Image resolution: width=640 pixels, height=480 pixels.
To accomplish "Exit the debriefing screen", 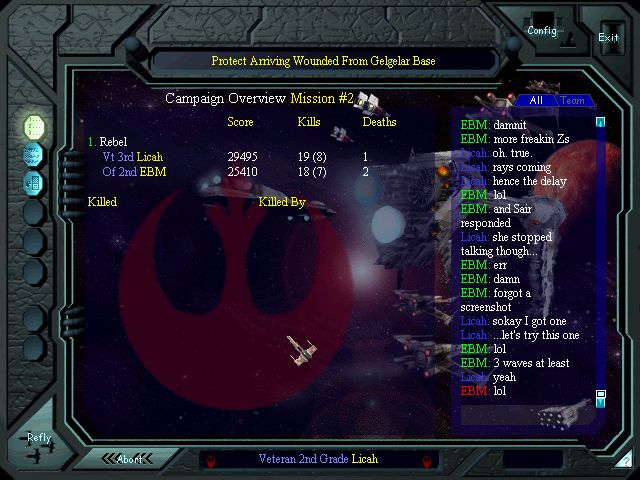I will (x=608, y=37).
